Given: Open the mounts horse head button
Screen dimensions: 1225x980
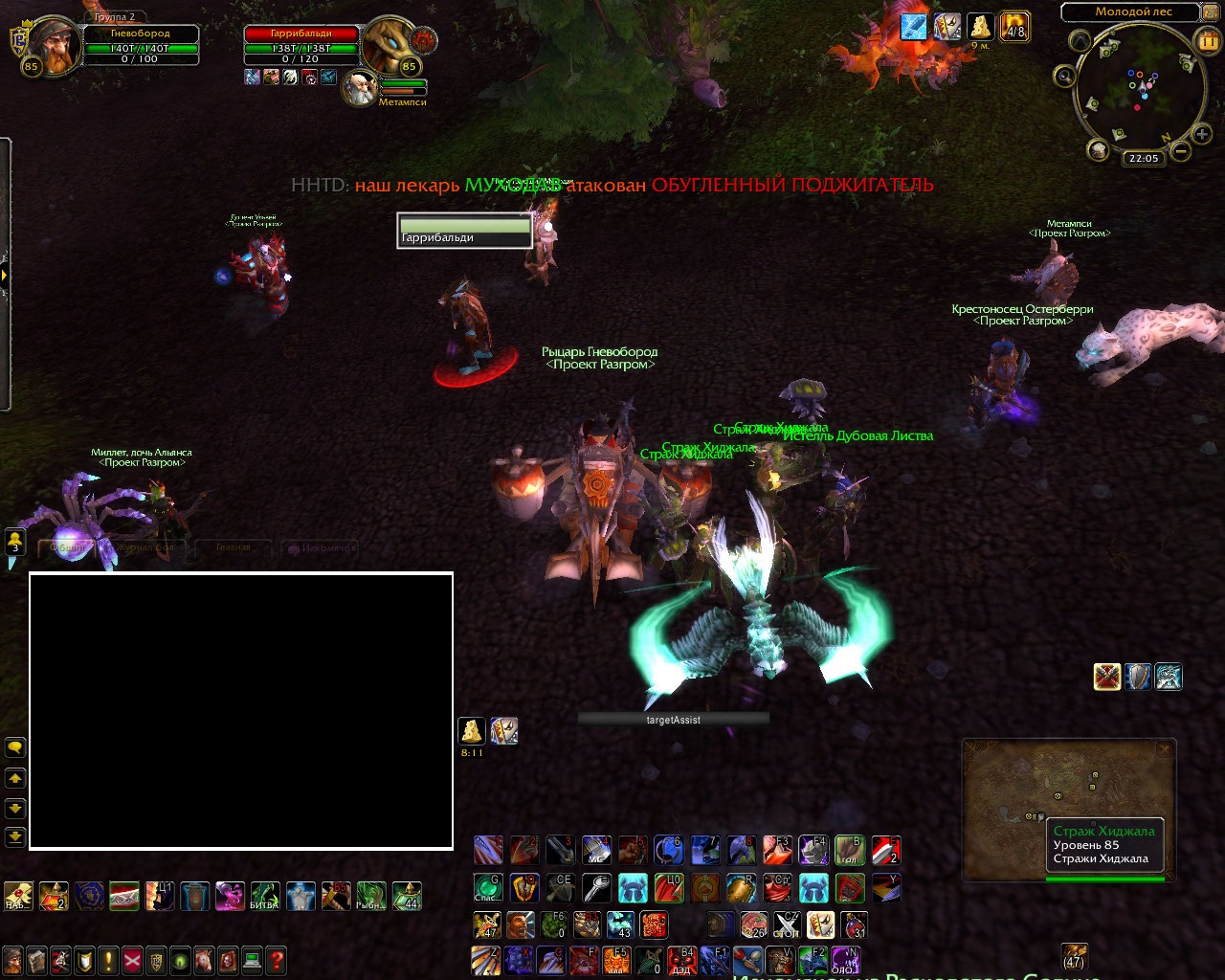Looking at the screenshot, I should (x=204, y=960).
